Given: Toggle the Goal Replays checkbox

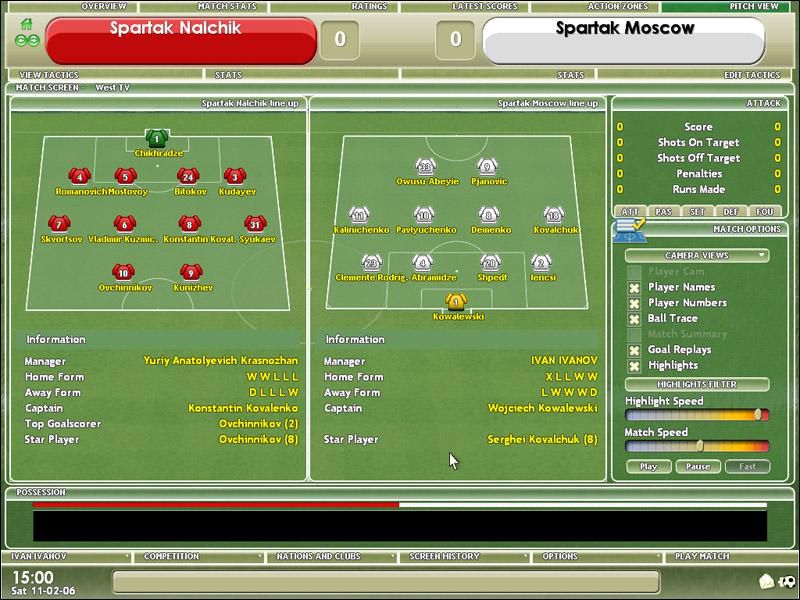Looking at the screenshot, I should (634, 351).
